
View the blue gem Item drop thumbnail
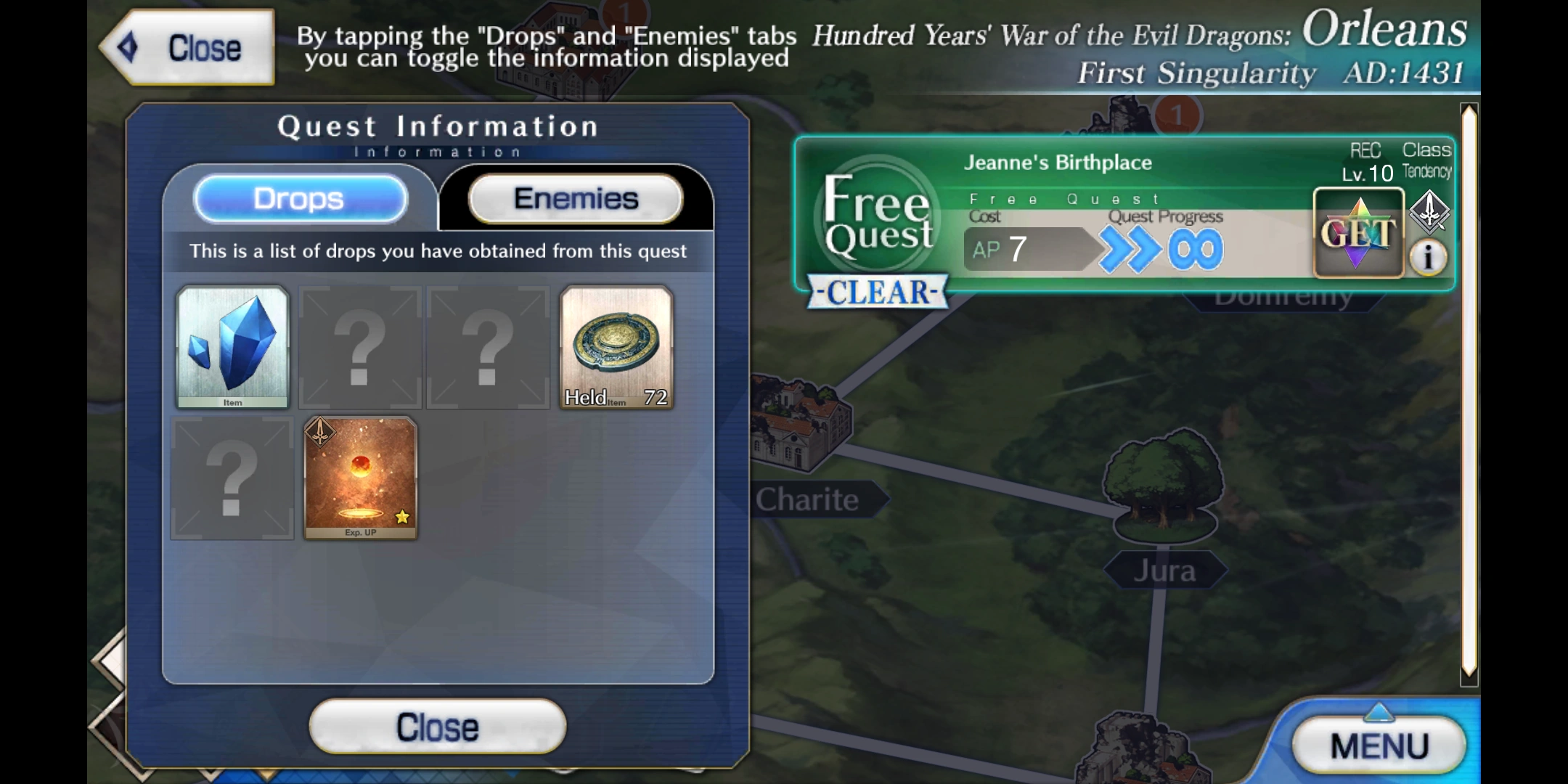pyautogui.click(x=232, y=348)
